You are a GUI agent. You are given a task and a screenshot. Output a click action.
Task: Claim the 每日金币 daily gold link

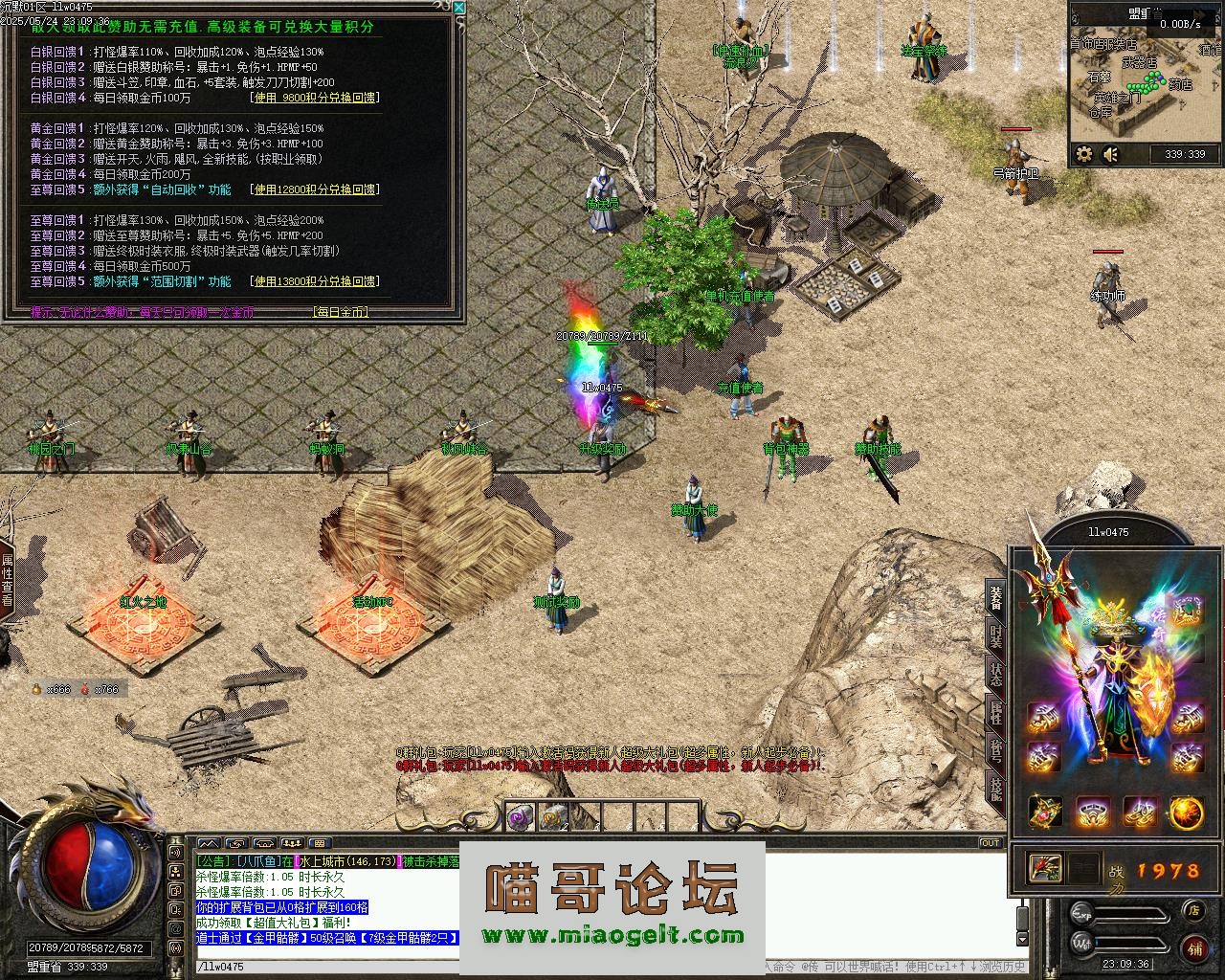coord(341,312)
